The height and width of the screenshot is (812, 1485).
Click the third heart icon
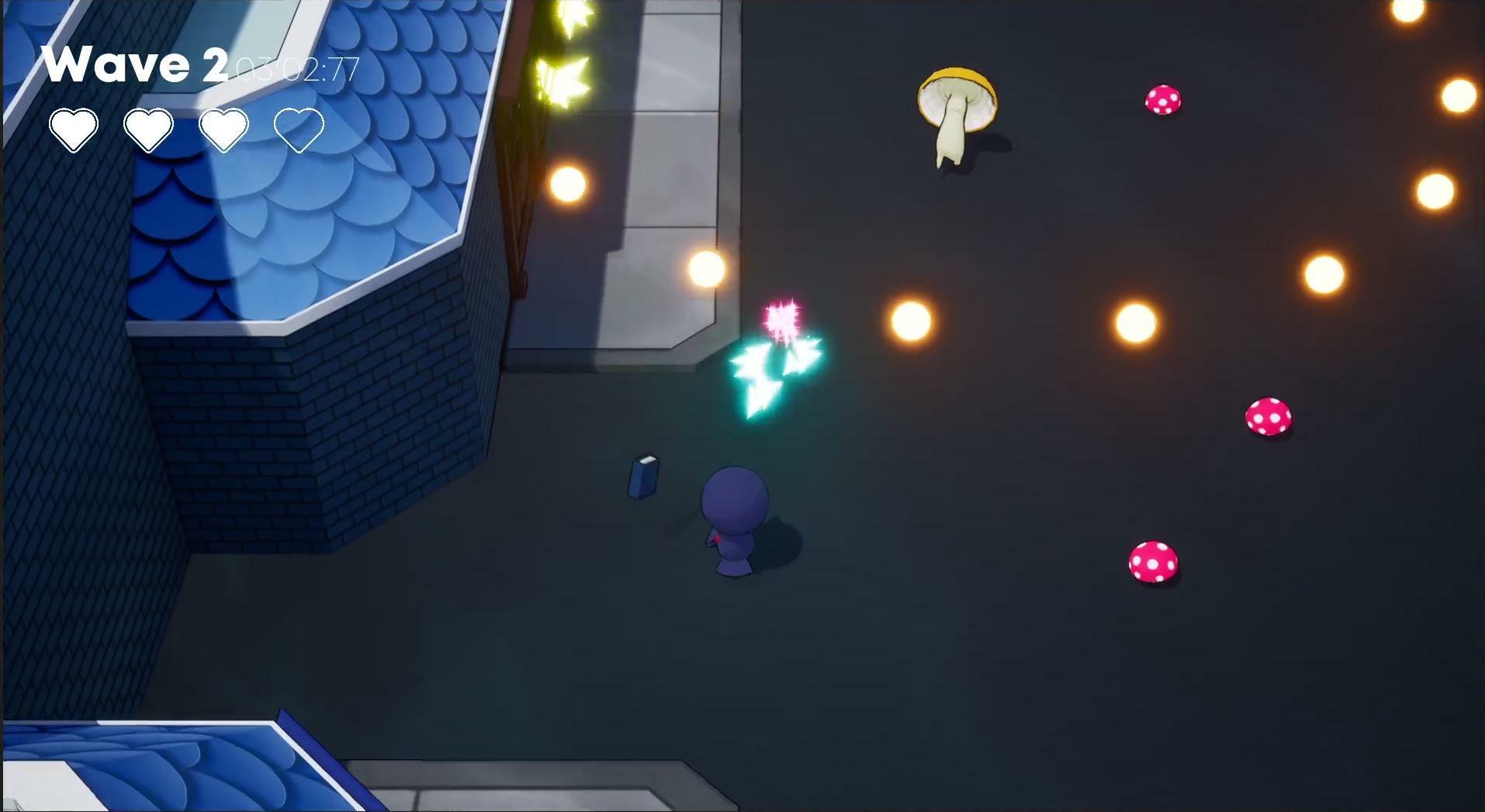[223, 128]
